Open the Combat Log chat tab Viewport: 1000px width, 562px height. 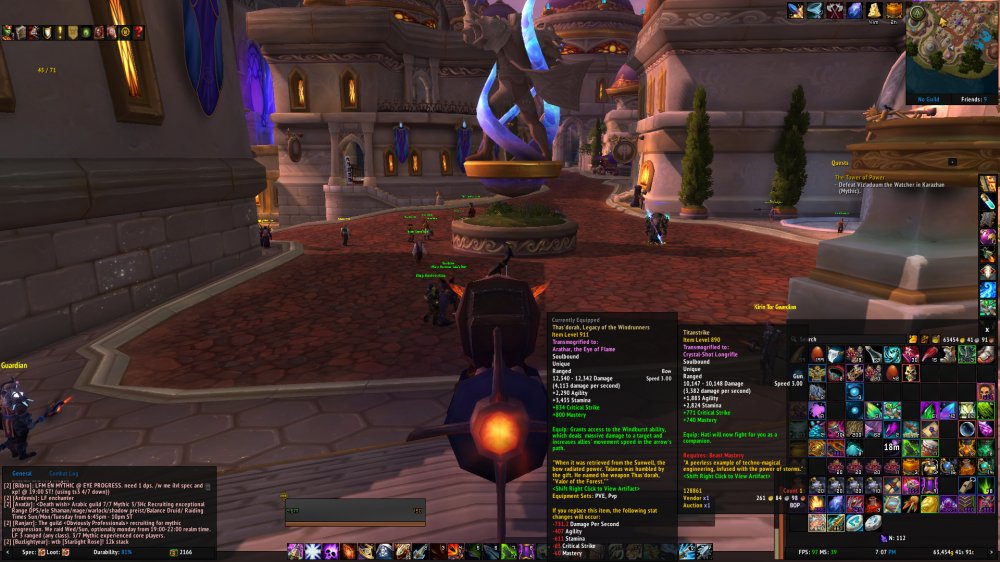point(63,473)
